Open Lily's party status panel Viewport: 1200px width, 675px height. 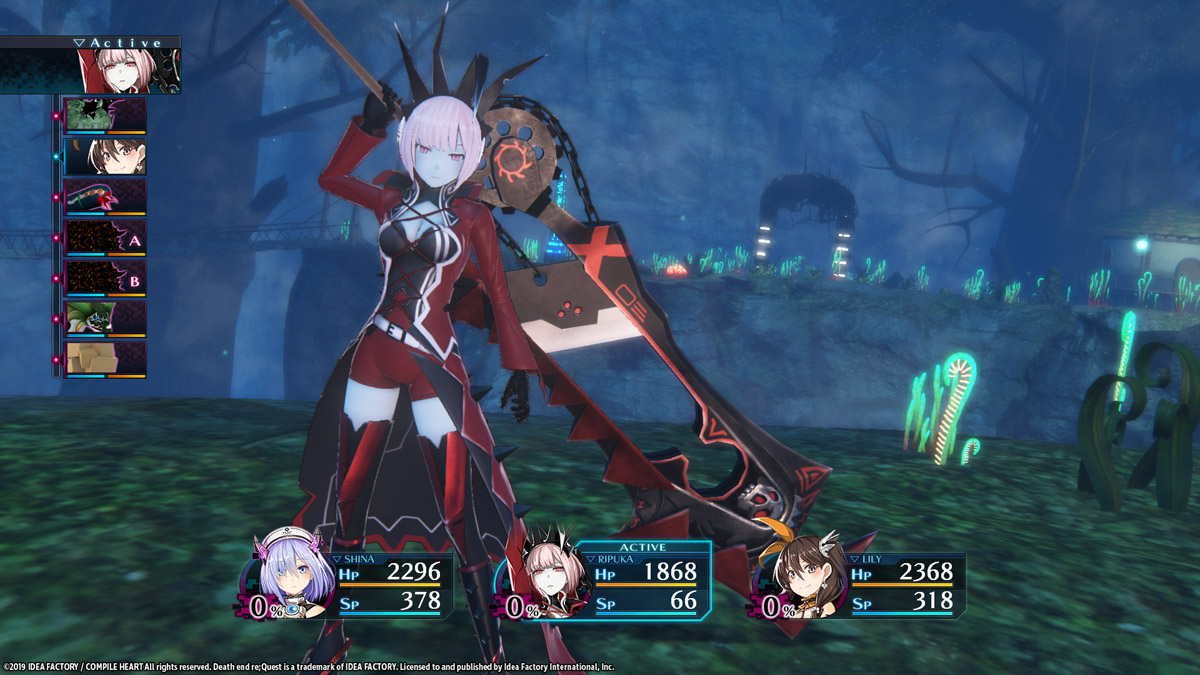[860, 585]
